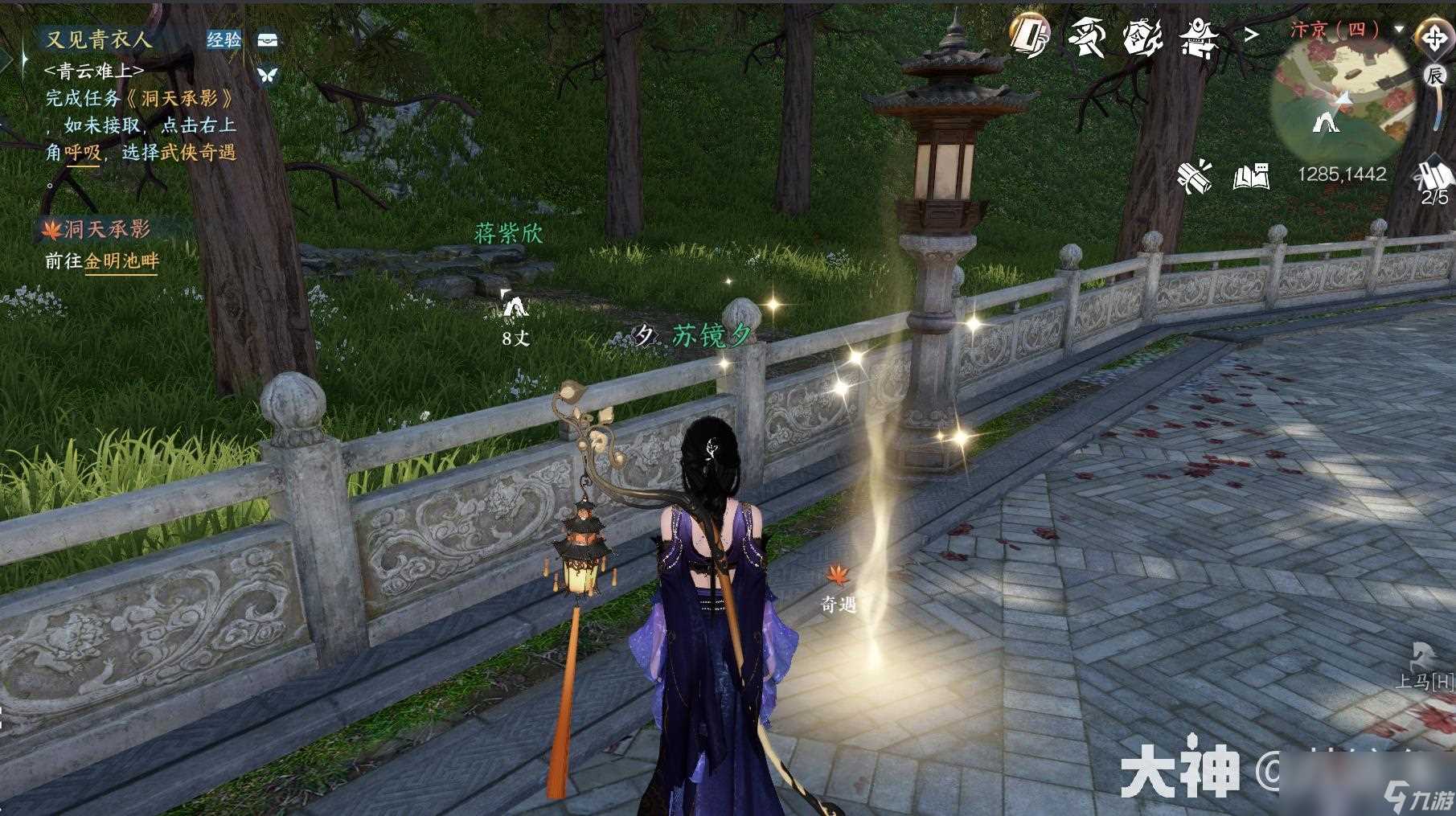Click the 经验 reward tag
This screenshot has height=816, width=1456.
224,39
